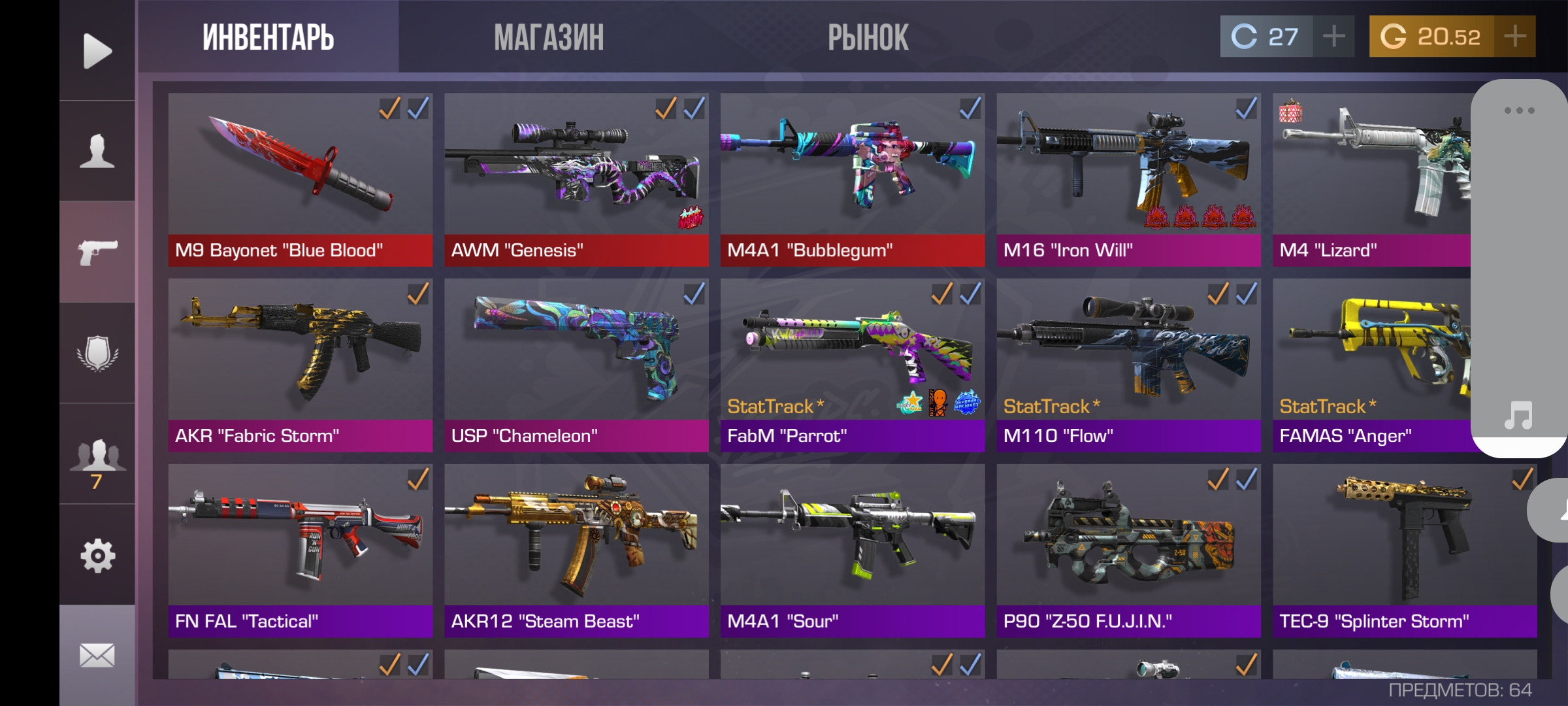The height and width of the screenshot is (706, 1568).
Task: Select the M4A1 "Bubblegum" skin
Action: click(852, 179)
